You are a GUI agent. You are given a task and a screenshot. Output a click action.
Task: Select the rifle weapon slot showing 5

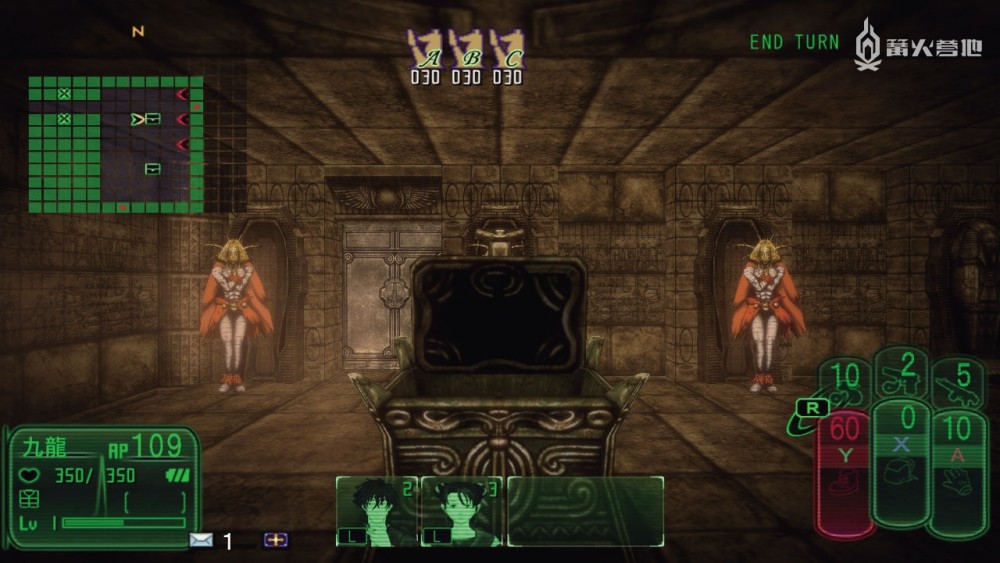958,384
